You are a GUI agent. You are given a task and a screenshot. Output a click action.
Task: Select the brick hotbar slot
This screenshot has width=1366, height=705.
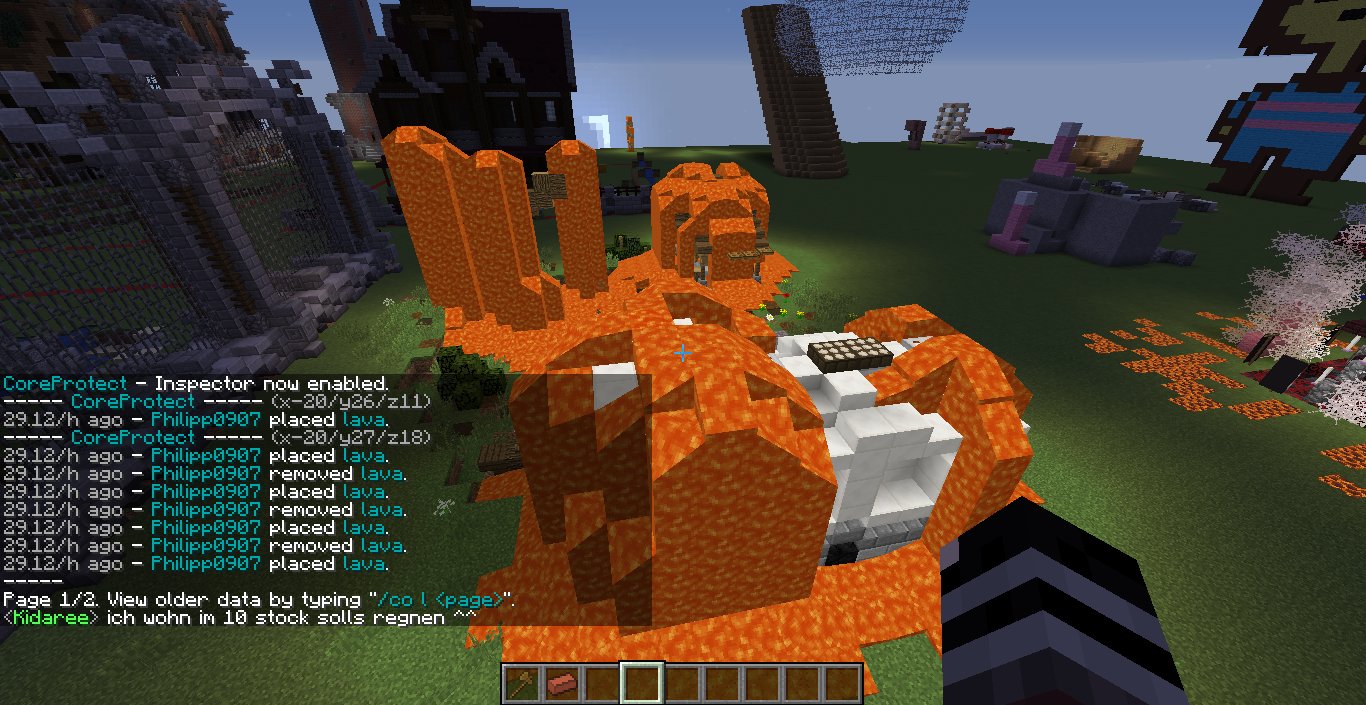(560, 684)
